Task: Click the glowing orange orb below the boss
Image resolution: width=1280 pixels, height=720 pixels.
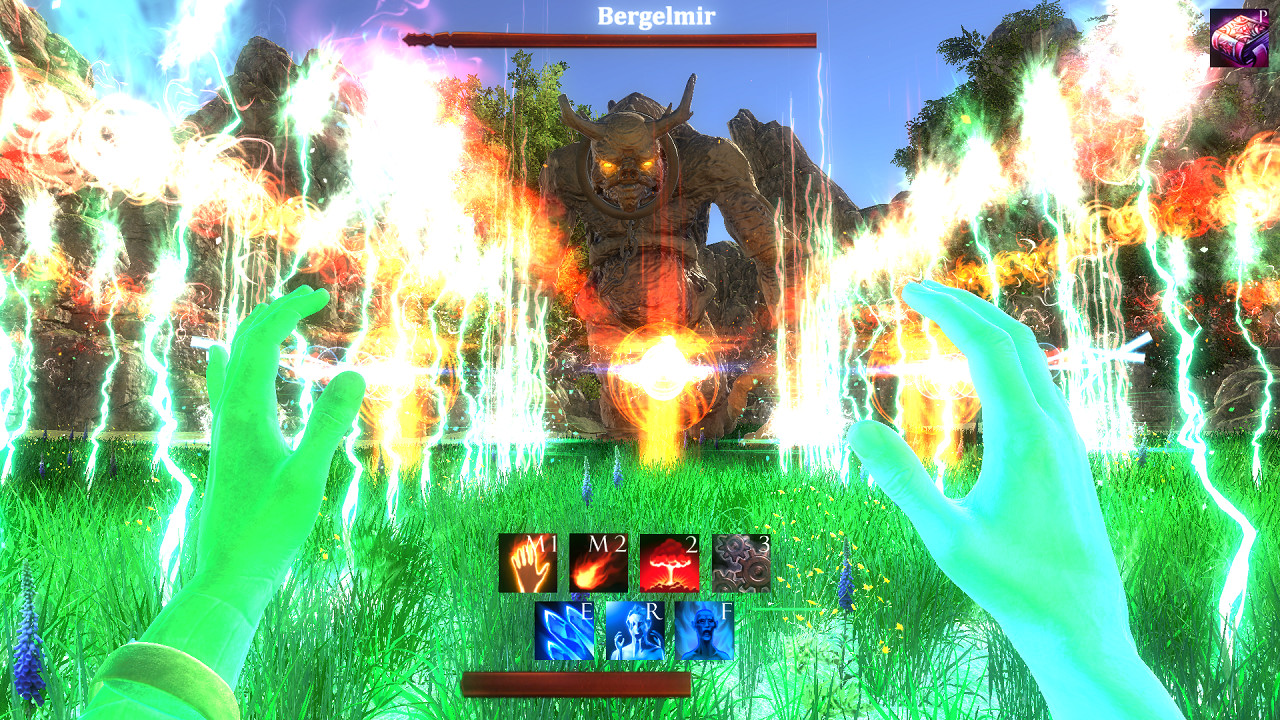Action: (x=660, y=370)
